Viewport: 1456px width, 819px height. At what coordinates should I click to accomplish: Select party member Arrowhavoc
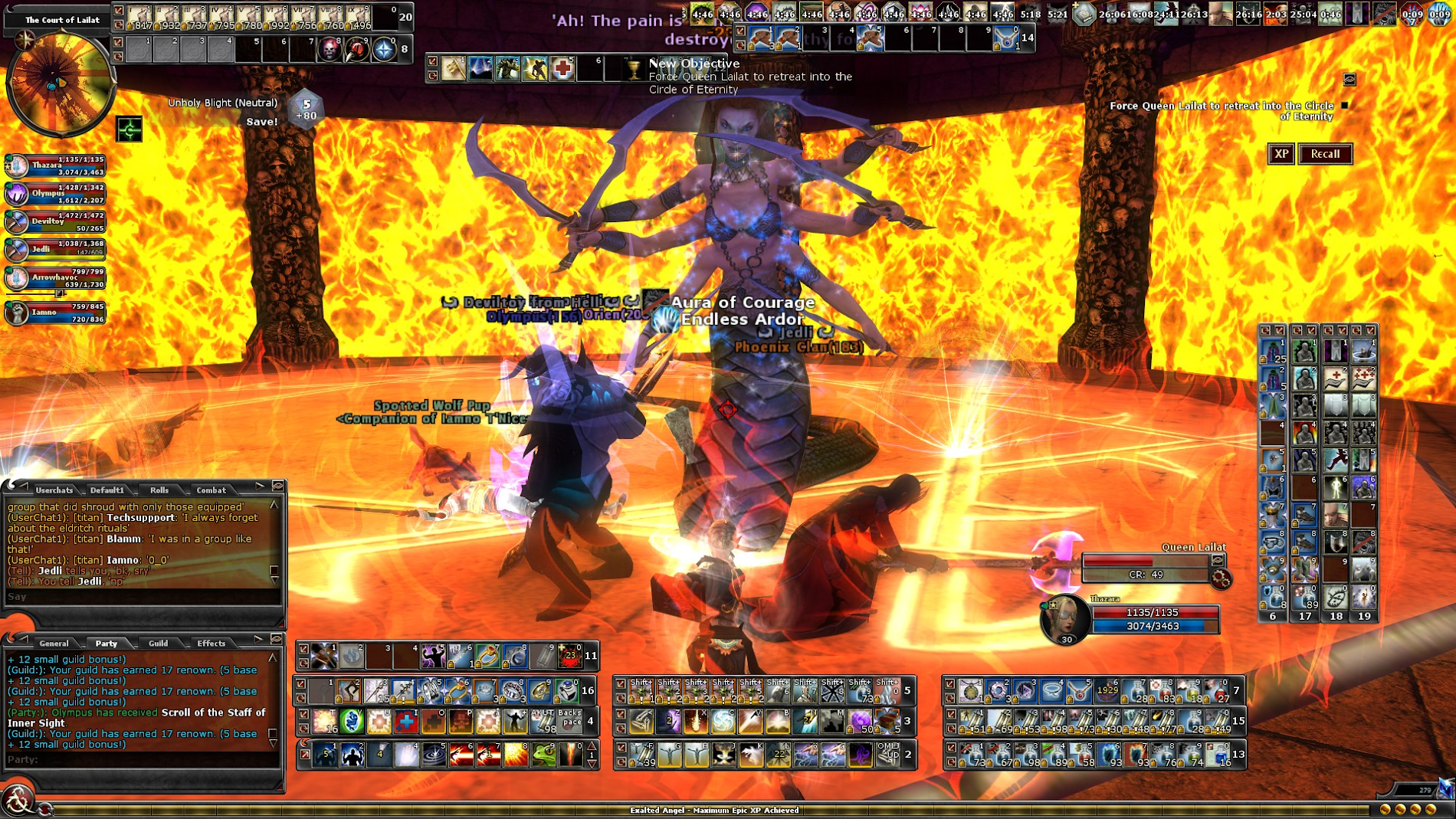[x=55, y=278]
